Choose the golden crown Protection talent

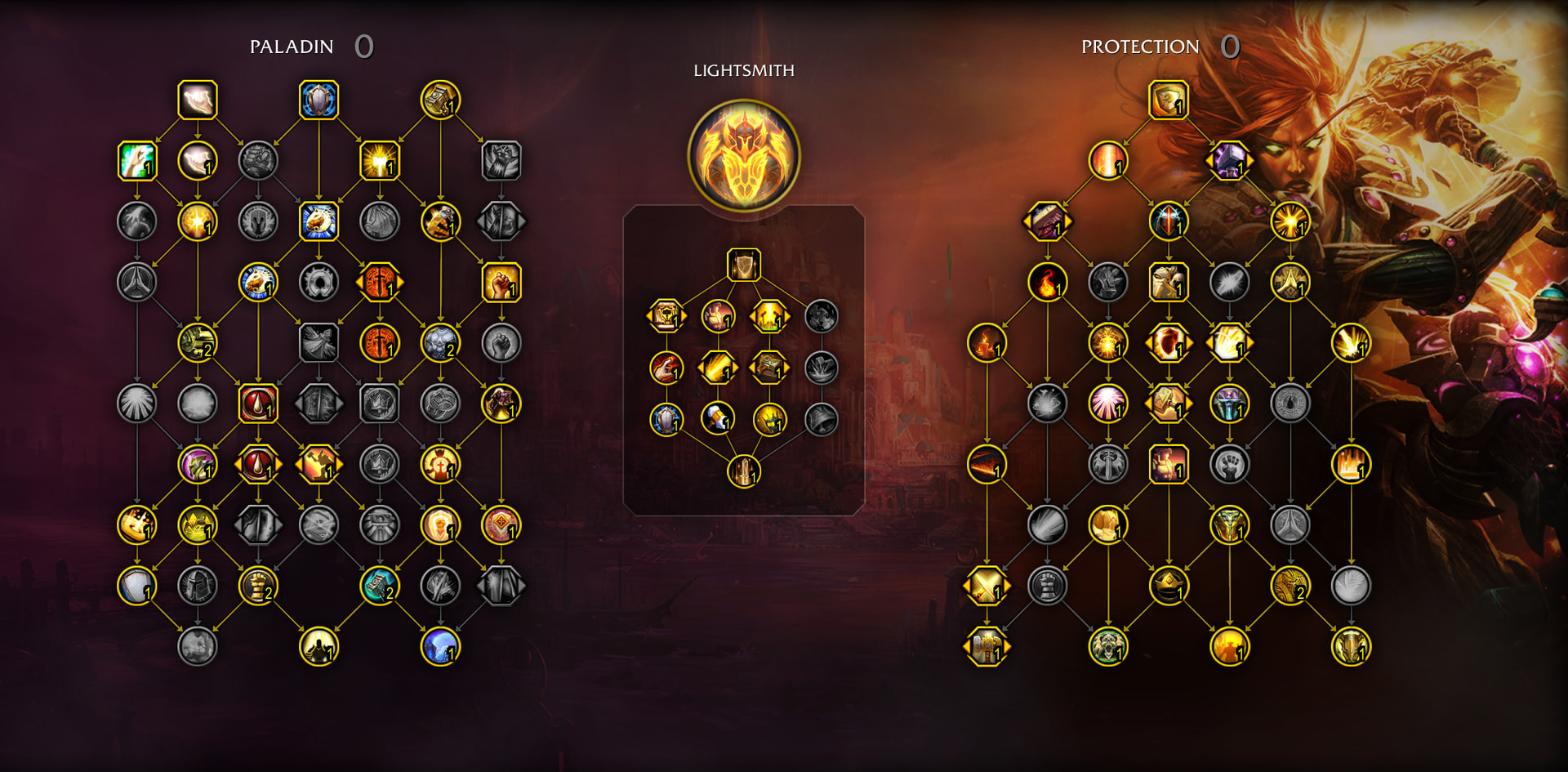[1168, 586]
